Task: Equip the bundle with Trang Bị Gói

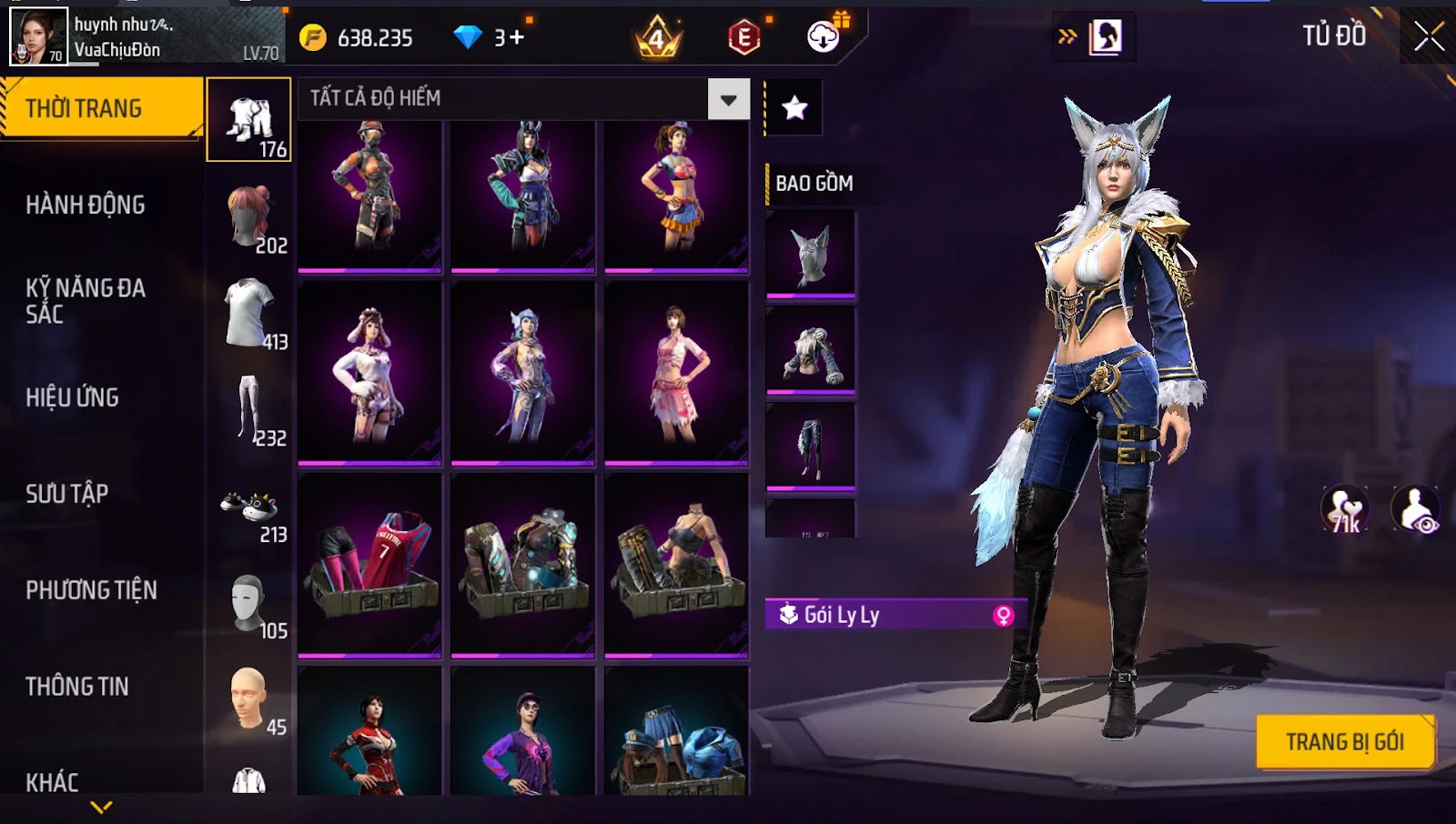Action: pos(1344,742)
